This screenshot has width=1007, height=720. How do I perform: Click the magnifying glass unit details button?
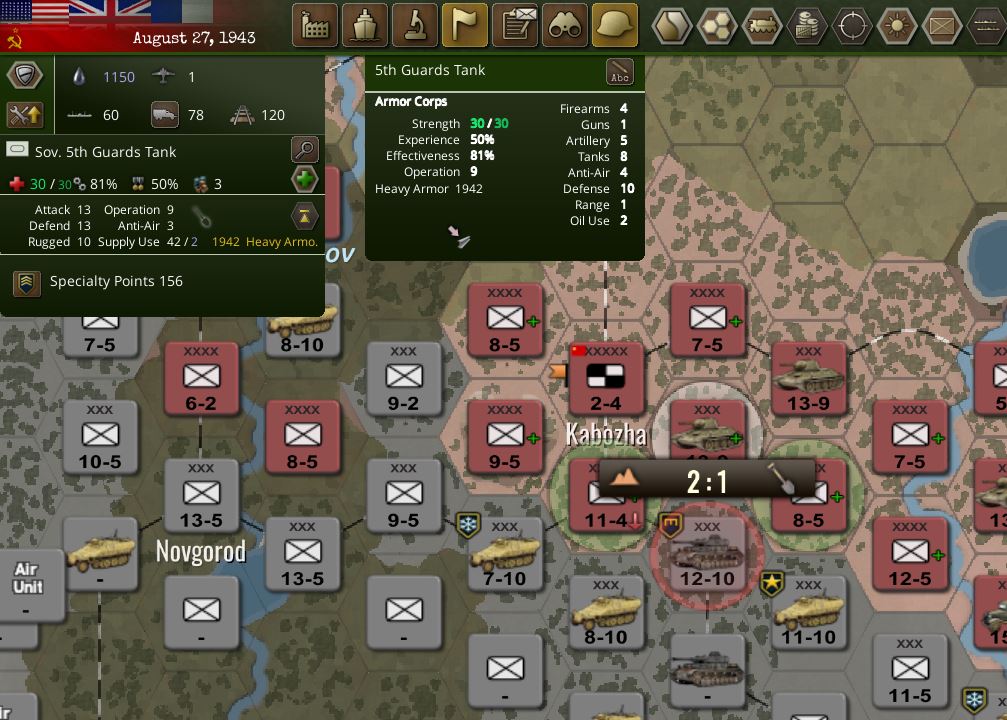click(x=304, y=151)
